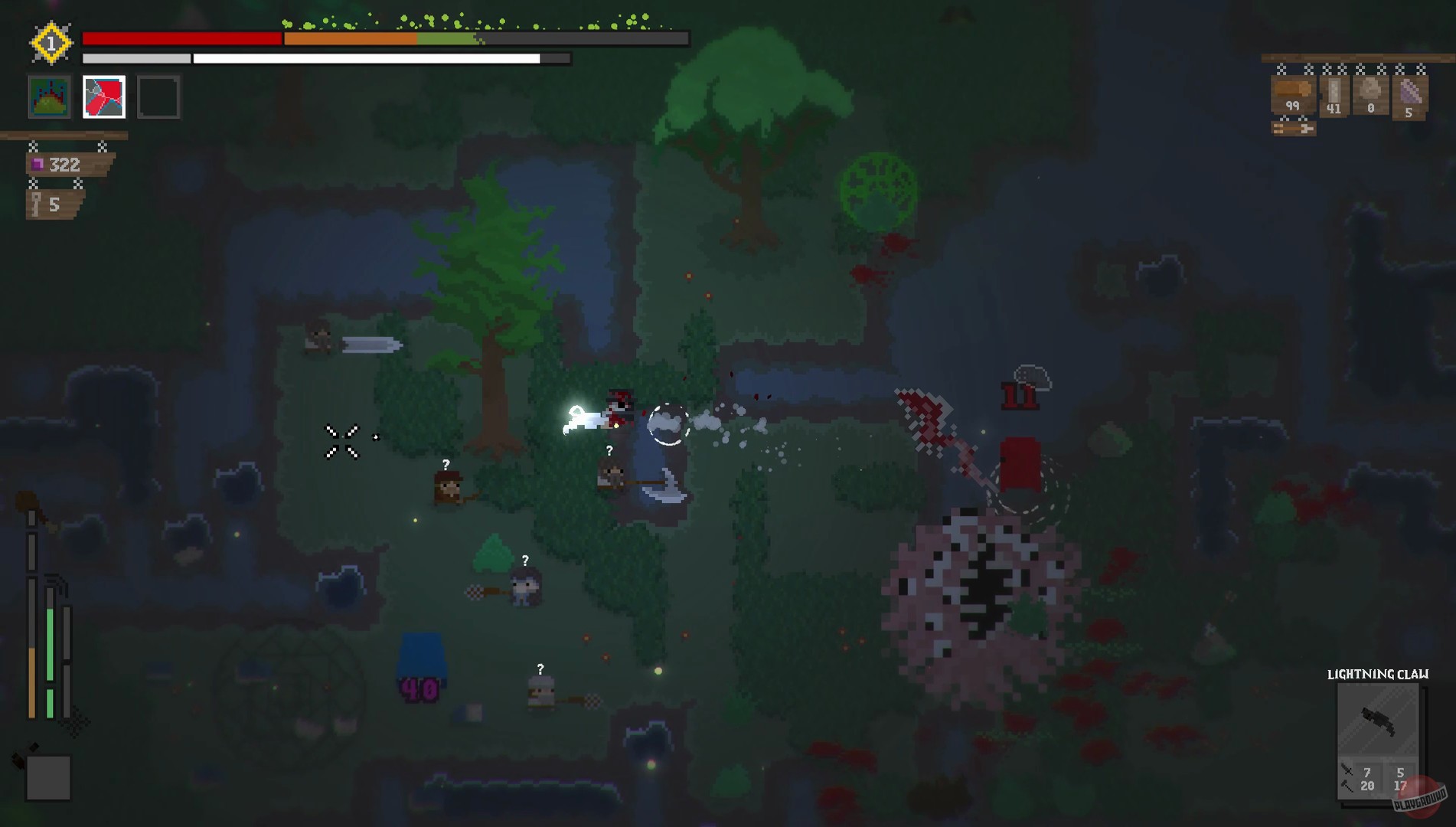
Task: Click the crafting tools sign below the wood counter
Action: pyautogui.click(x=1294, y=129)
